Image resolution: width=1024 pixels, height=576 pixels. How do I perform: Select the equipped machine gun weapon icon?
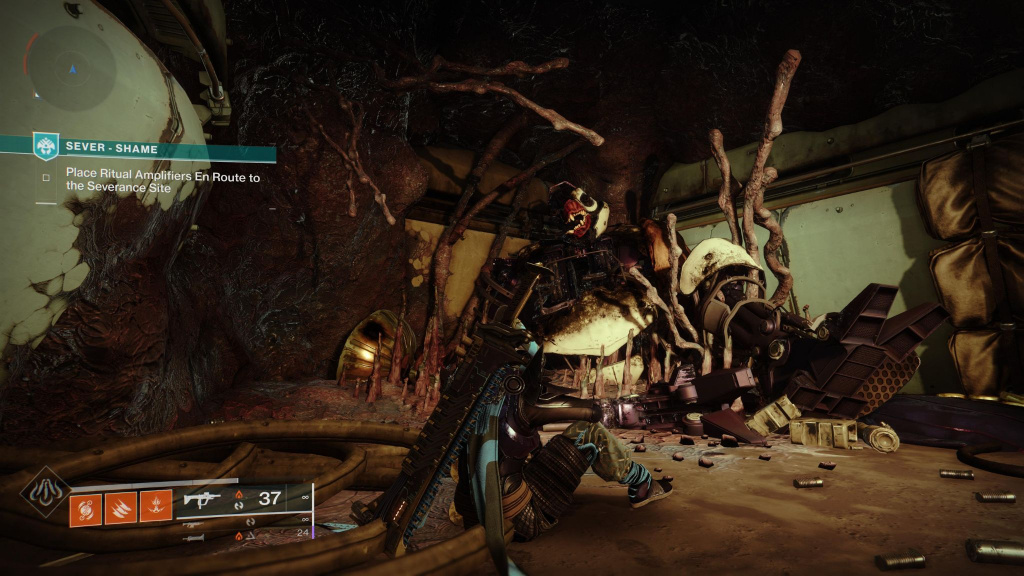[200, 499]
